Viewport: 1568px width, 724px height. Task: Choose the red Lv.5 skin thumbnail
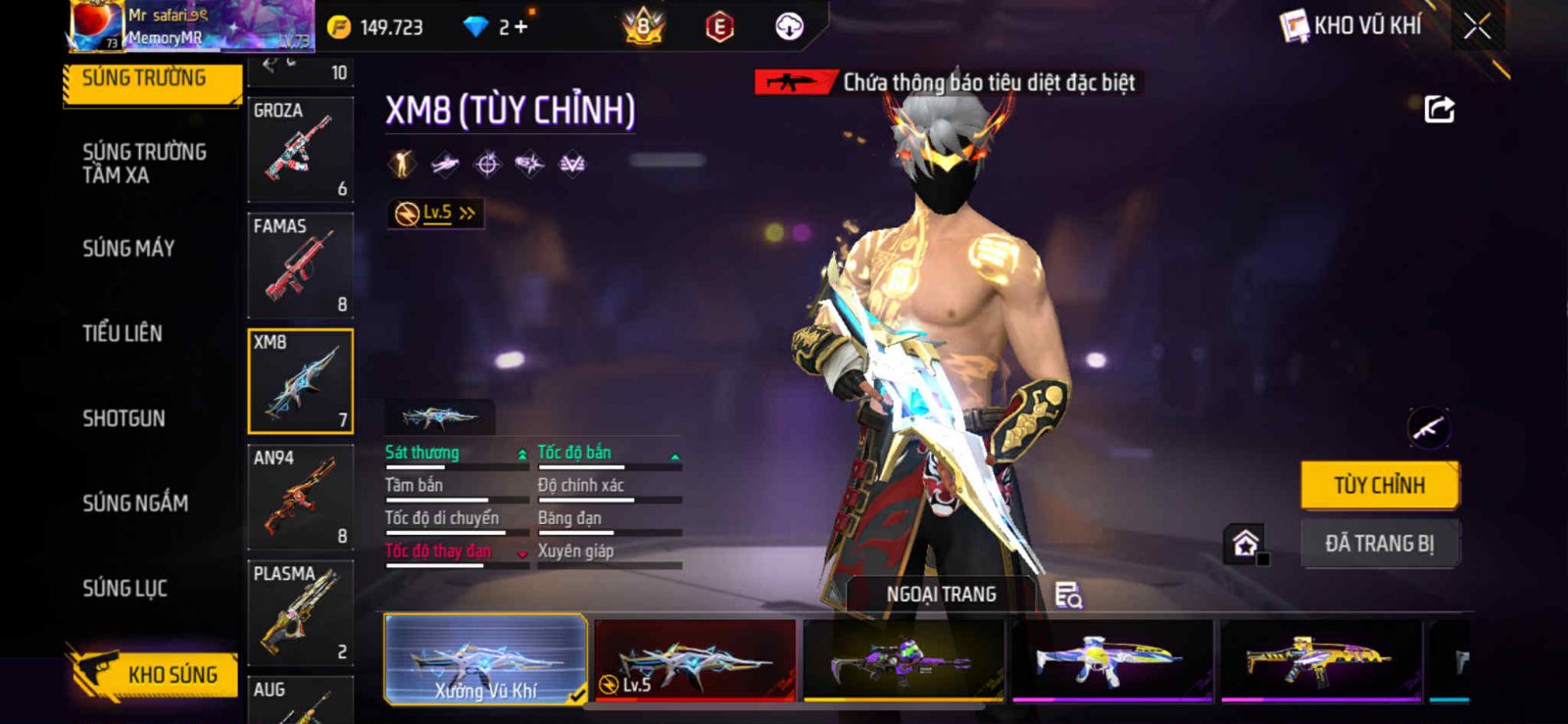(x=694, y=659)
